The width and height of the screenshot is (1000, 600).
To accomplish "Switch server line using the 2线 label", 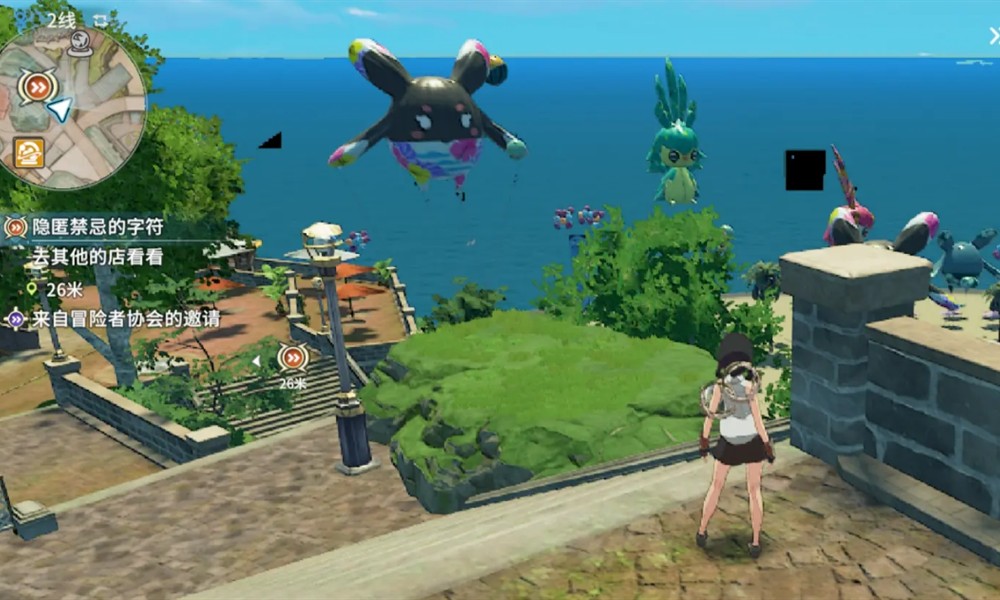I will click(x=61, y=20).
